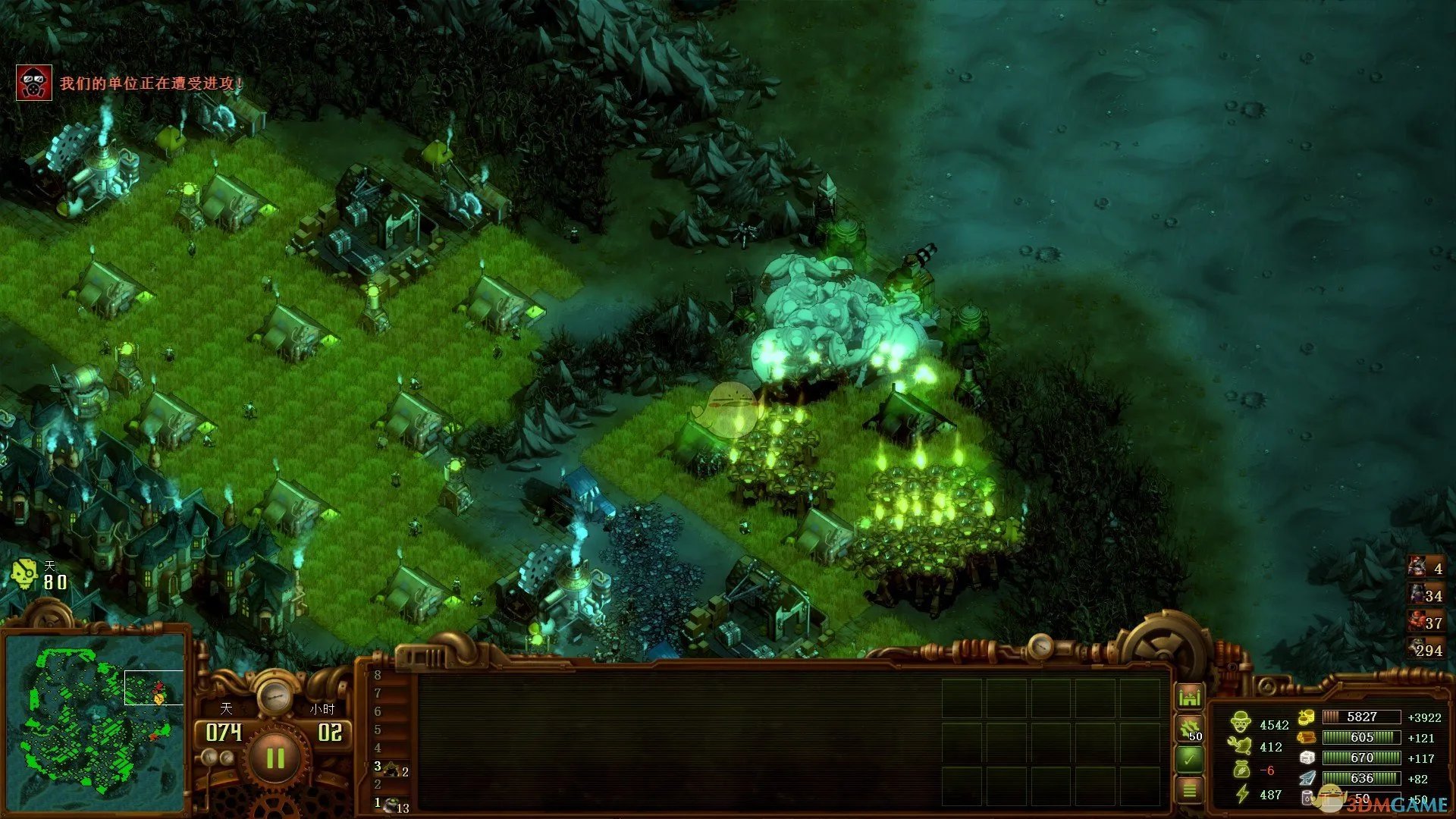Click the green checkmark button
Screen dimensions: 1456x819
tap(1189, 758)
